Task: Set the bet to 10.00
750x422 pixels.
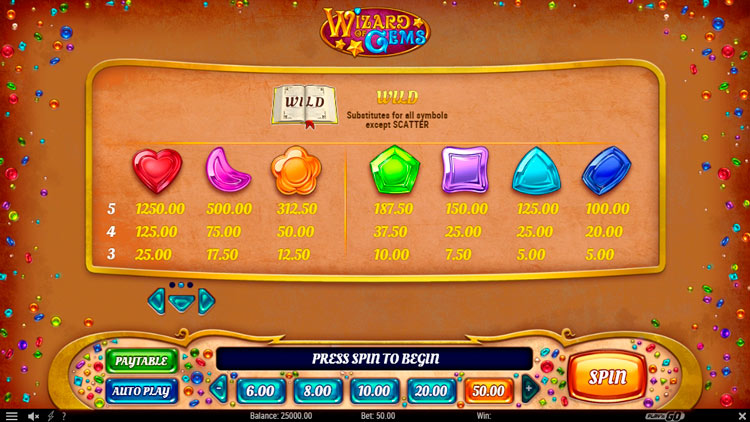Action: pyautogui.click(x=374, y=390)
